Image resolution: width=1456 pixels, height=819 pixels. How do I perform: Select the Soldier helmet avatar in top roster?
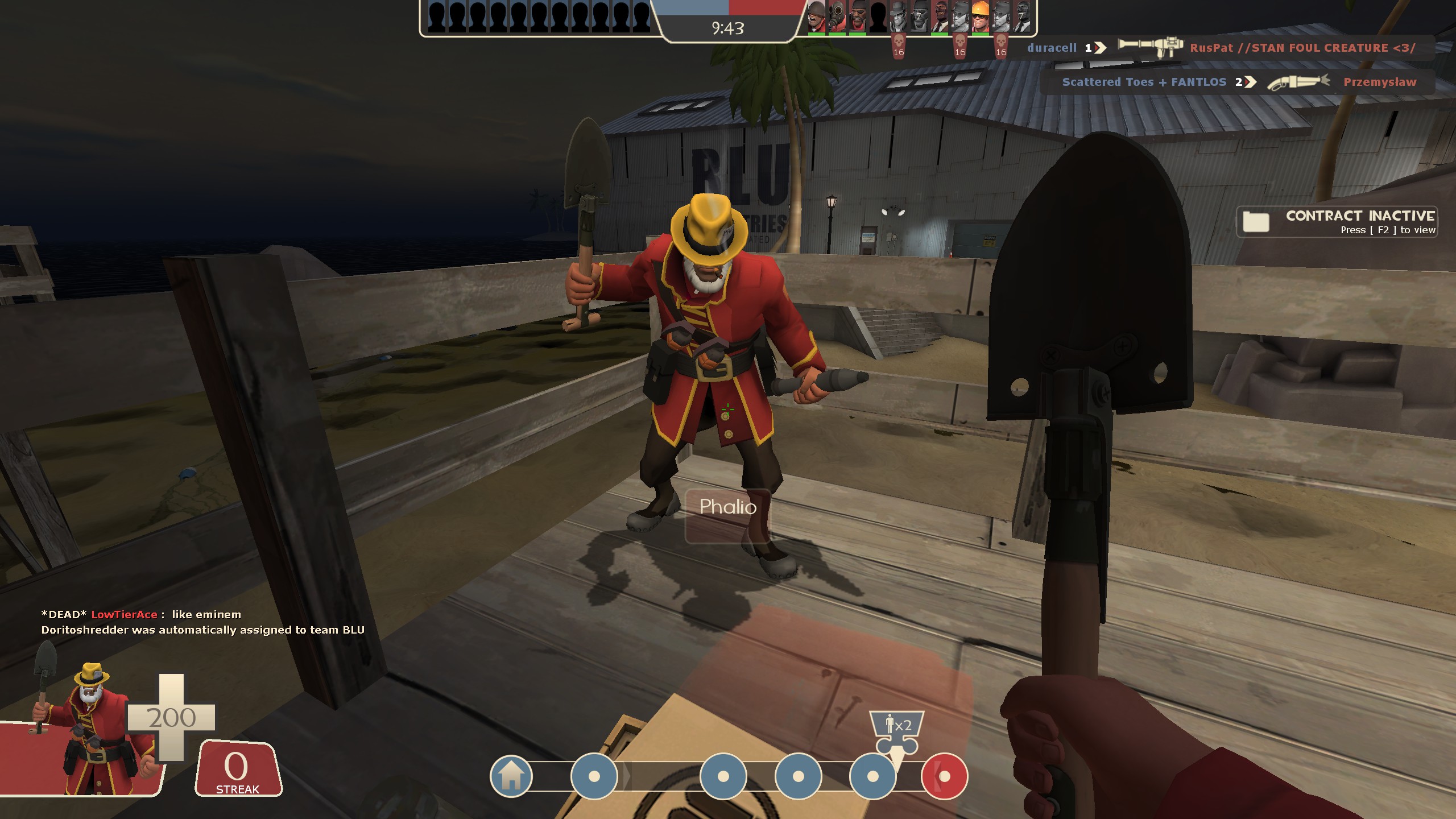tap(816, 17)
